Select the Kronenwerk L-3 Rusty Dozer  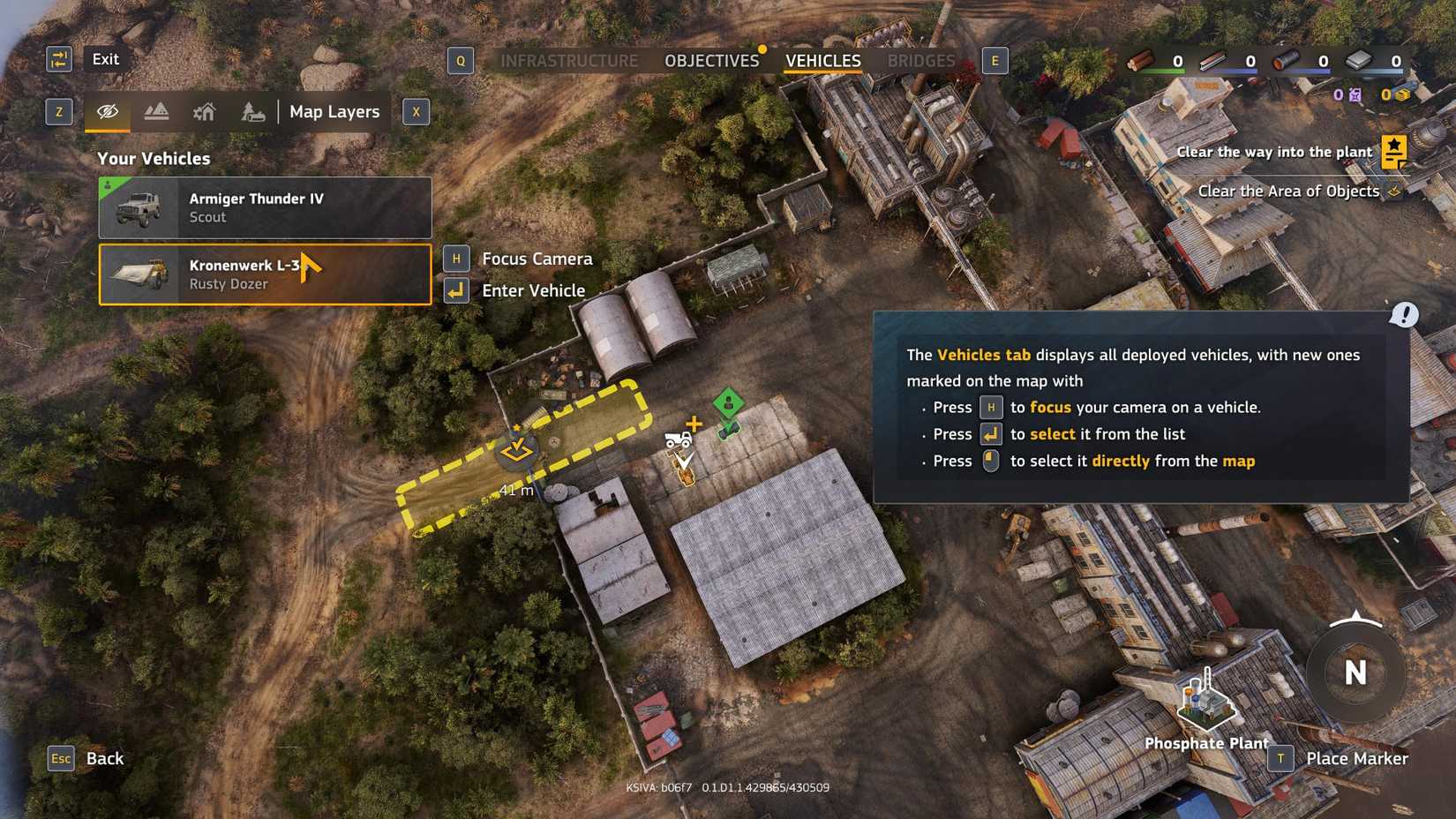pos(264,274)
